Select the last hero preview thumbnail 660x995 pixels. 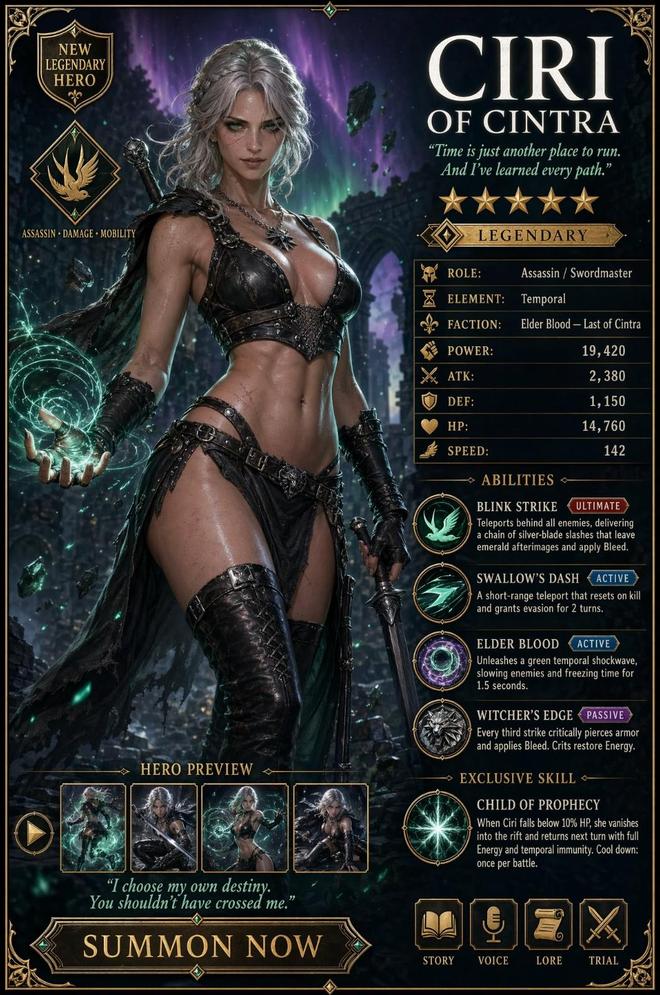(x=329, y=828)
